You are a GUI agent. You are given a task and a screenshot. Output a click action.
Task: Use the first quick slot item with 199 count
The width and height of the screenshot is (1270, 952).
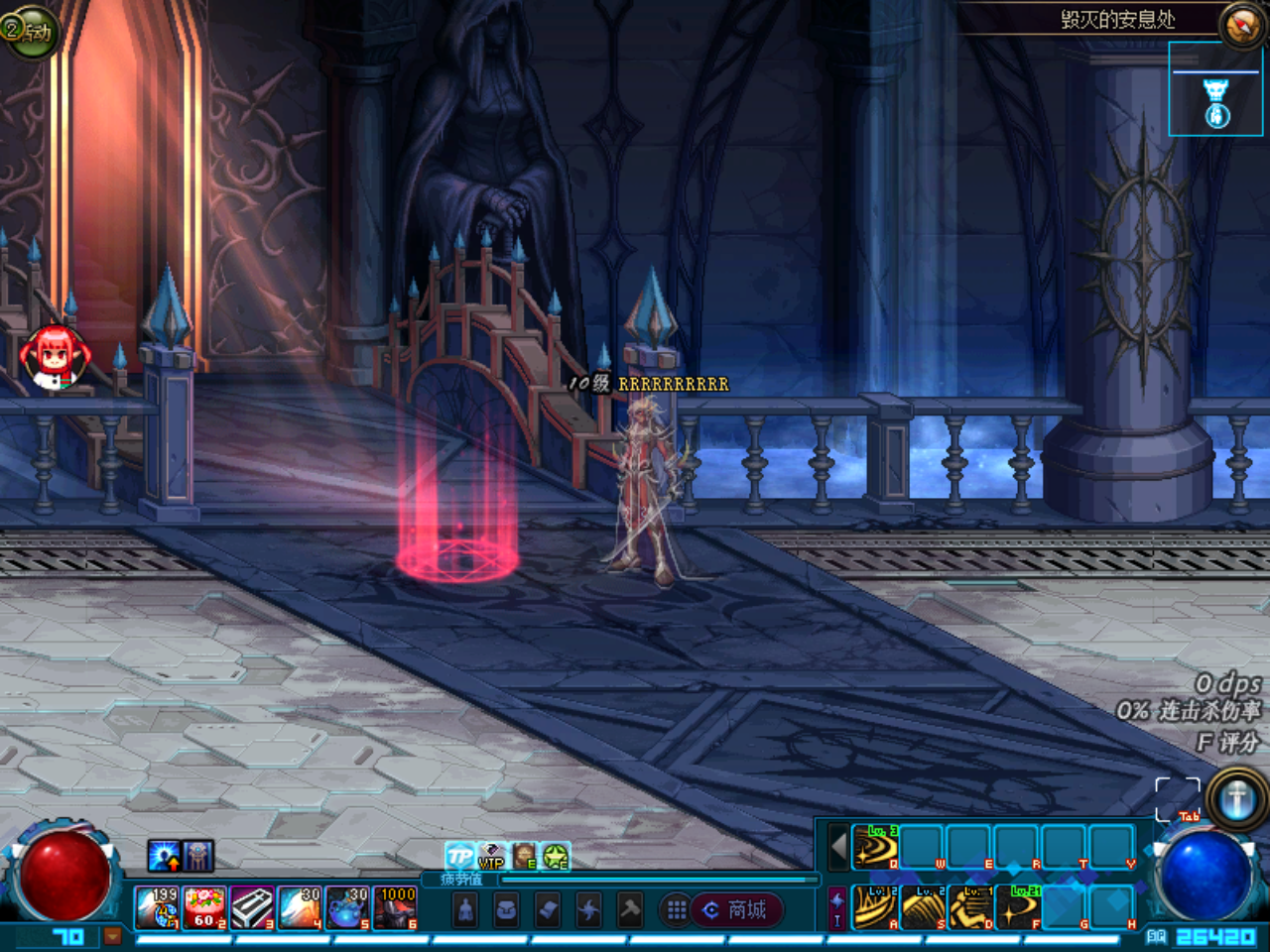[157, 908]
